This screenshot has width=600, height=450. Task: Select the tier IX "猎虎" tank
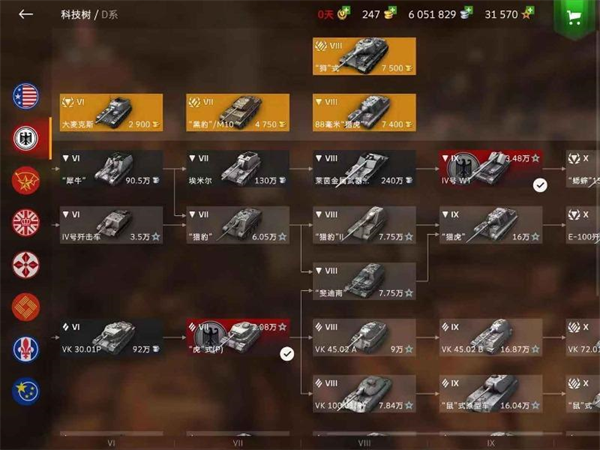click(490, 225)
